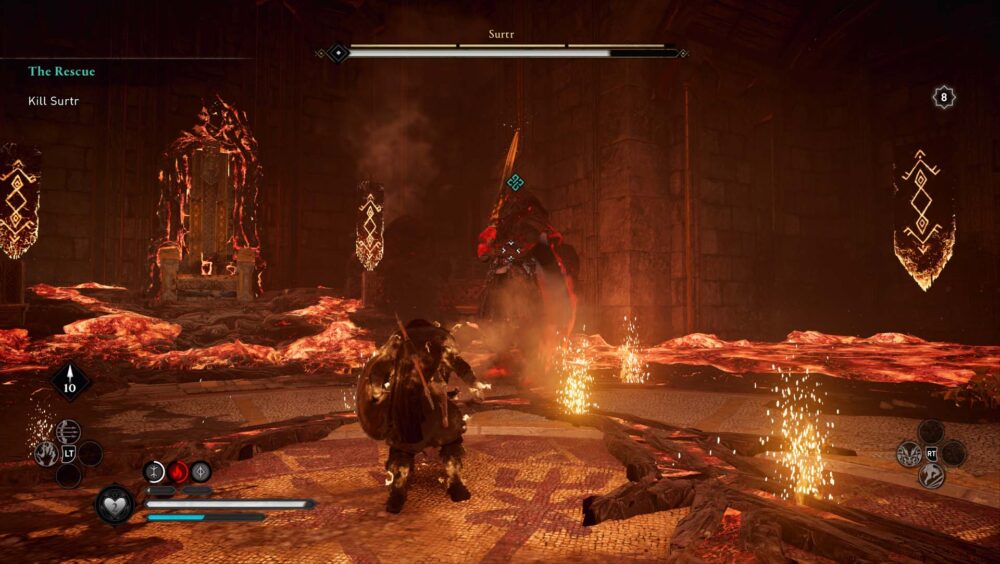Activate the clawed hand ranged ability
This screenshot has width=1000, height=564.
pyautogui.click(x=46, y=454)
